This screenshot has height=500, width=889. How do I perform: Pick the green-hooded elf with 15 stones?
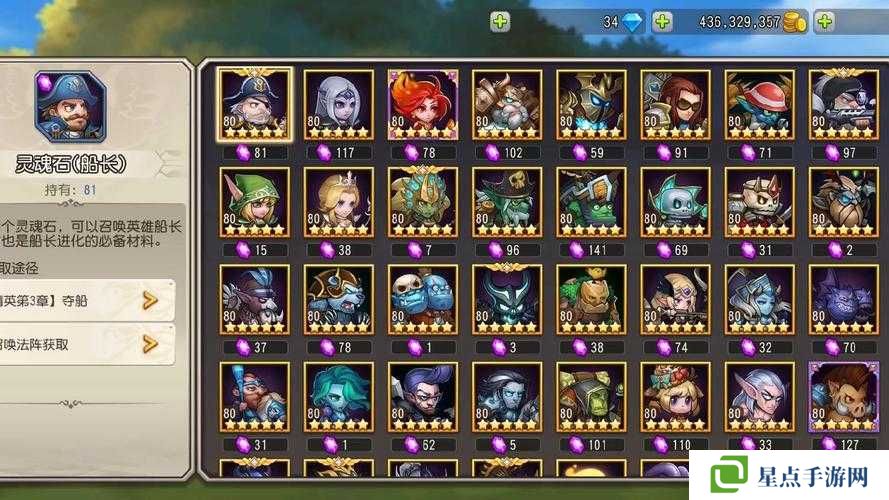pos(254,201)
